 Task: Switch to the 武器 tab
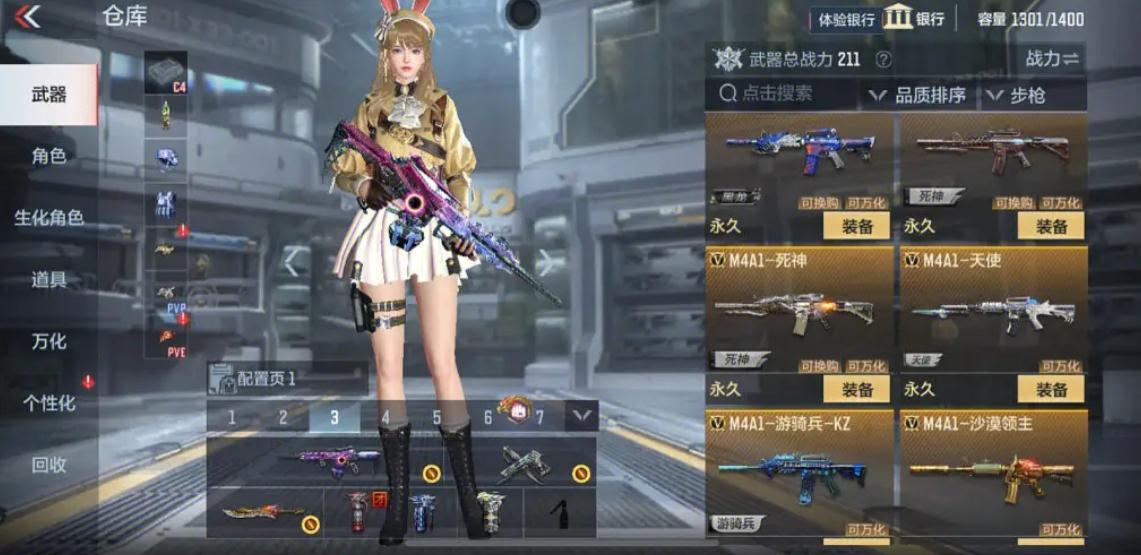49,94
